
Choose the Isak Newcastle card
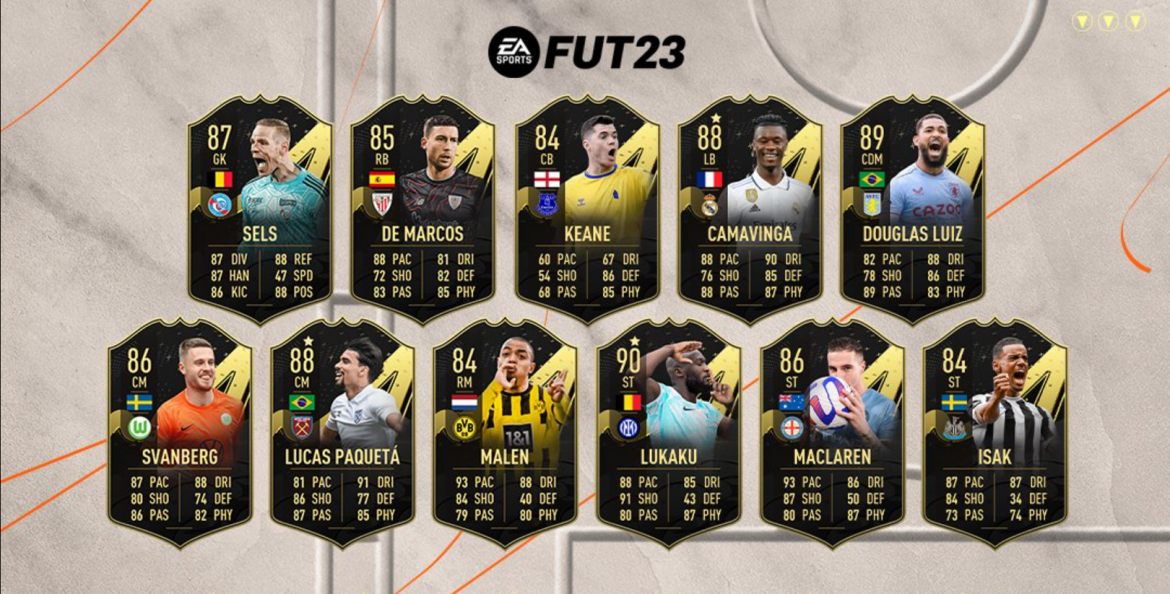[x=994, y=433]
